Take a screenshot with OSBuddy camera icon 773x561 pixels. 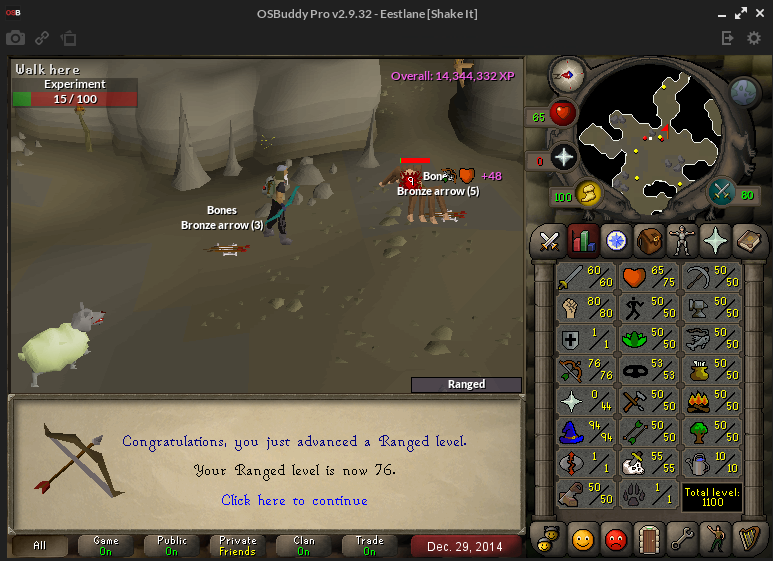click(x=16, y=38)
